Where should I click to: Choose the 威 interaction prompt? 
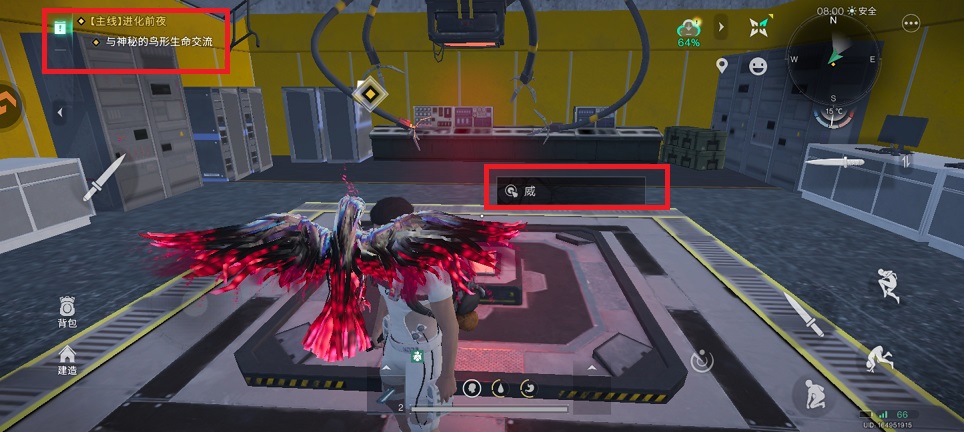(x=575, y=189)
